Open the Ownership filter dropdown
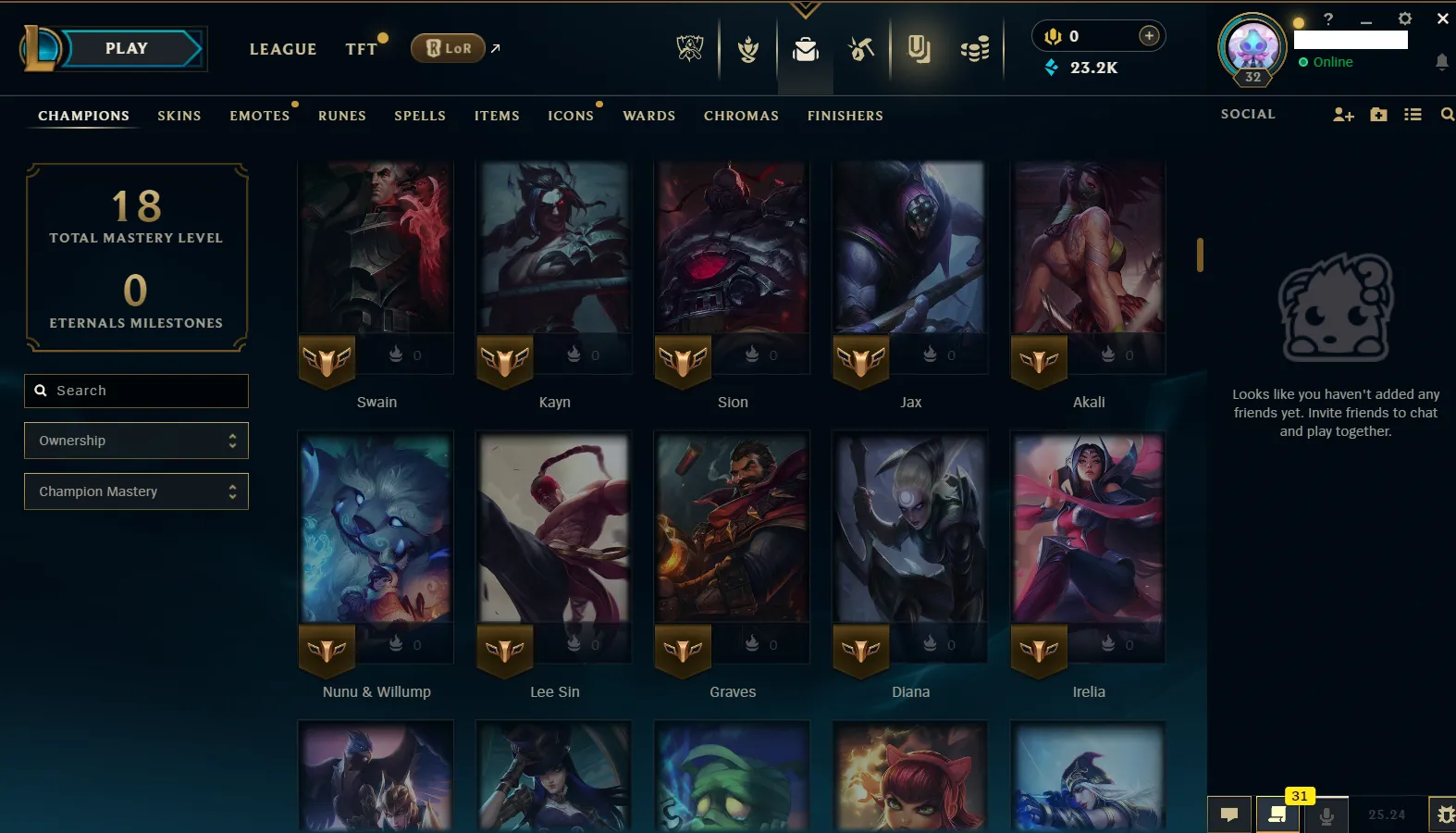 coord(136,441)
